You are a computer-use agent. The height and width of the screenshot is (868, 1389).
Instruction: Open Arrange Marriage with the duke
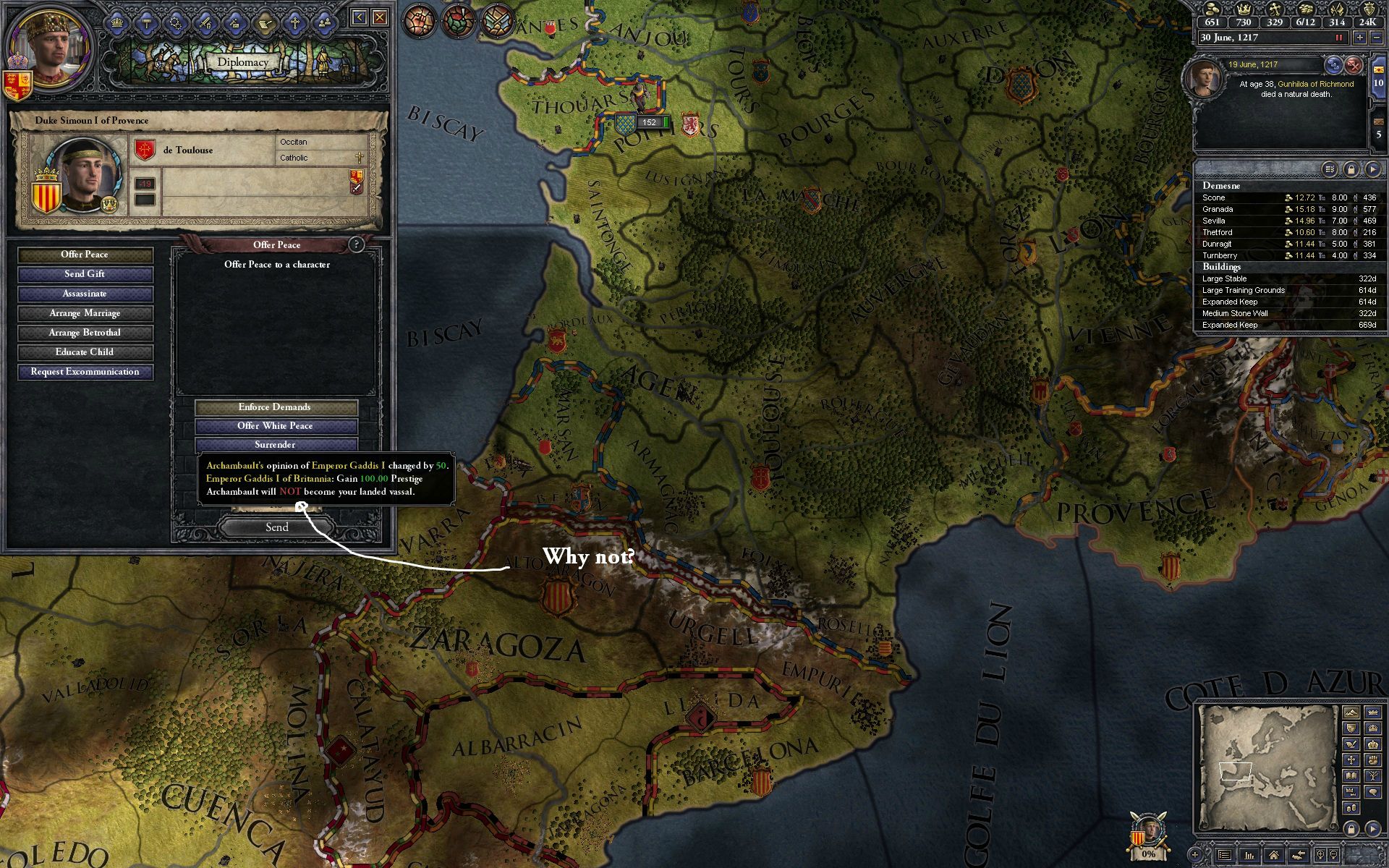(85, 313)
